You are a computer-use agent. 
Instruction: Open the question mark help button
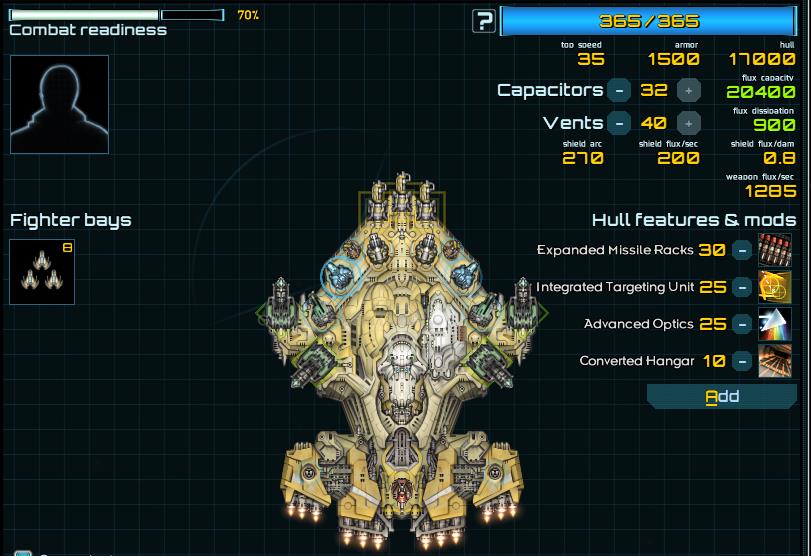tap(485, 21)
